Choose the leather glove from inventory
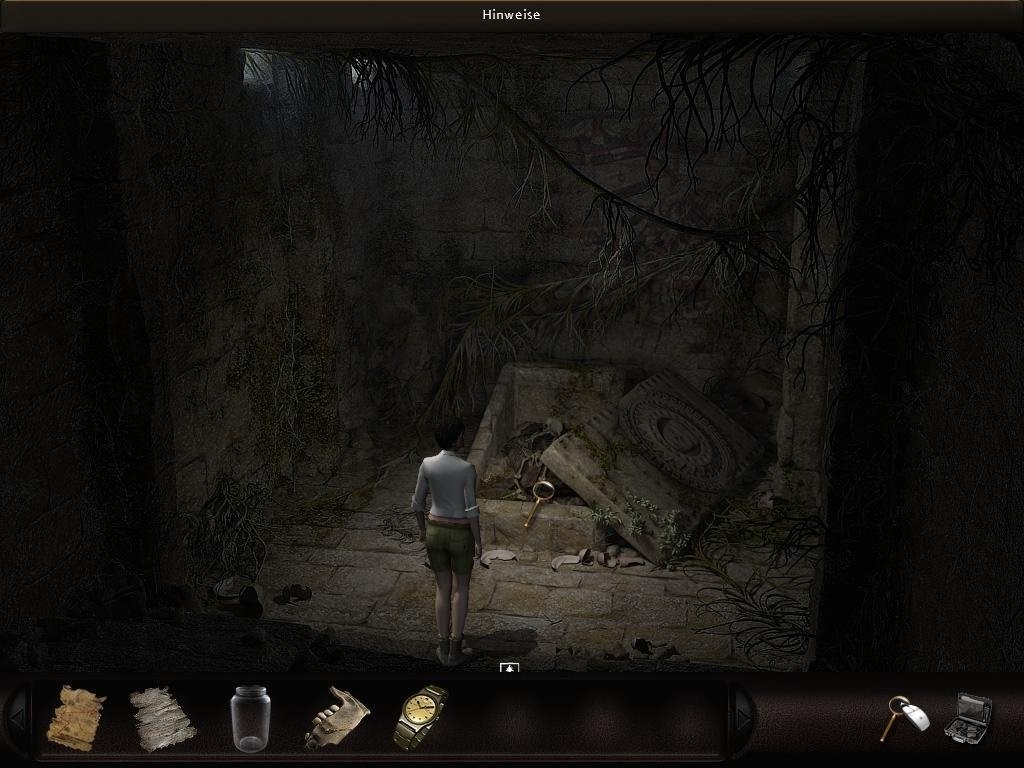 pyautogui.click(x=337, y=717)
